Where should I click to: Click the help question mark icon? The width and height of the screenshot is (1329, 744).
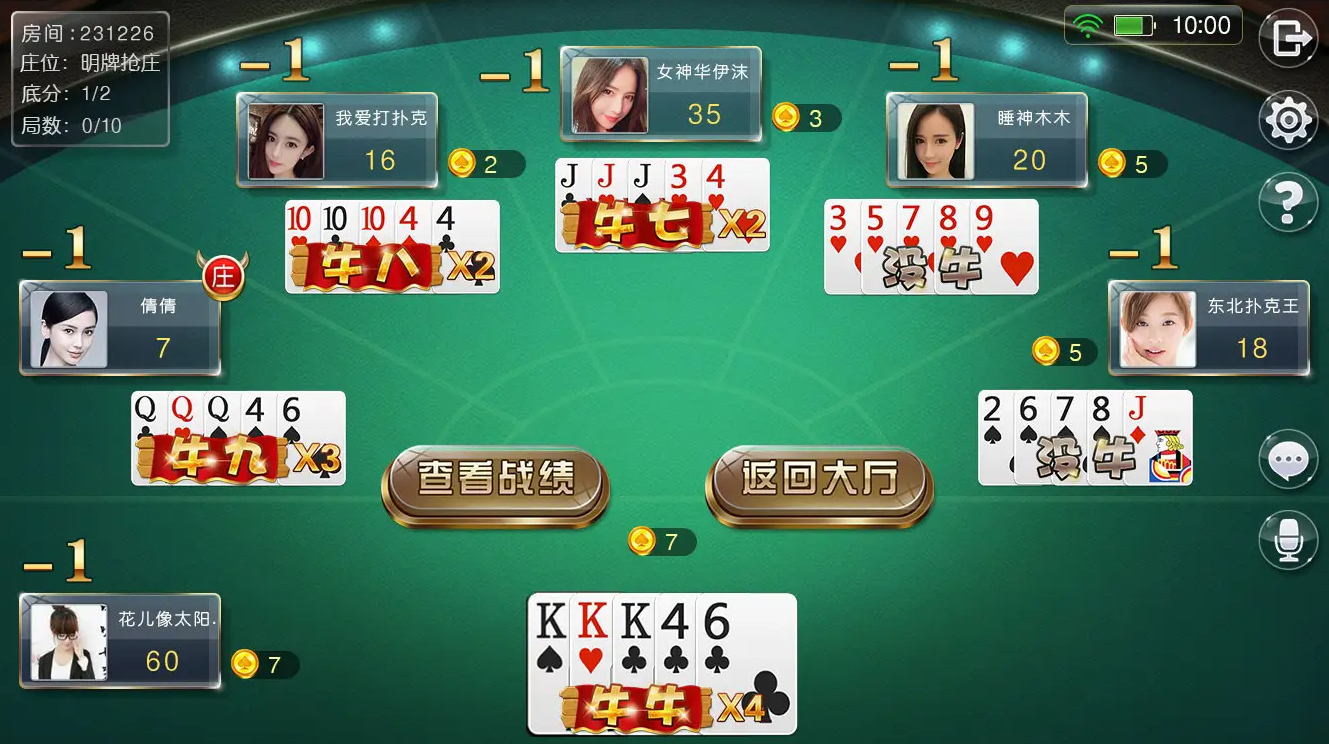pos(1289,201)
